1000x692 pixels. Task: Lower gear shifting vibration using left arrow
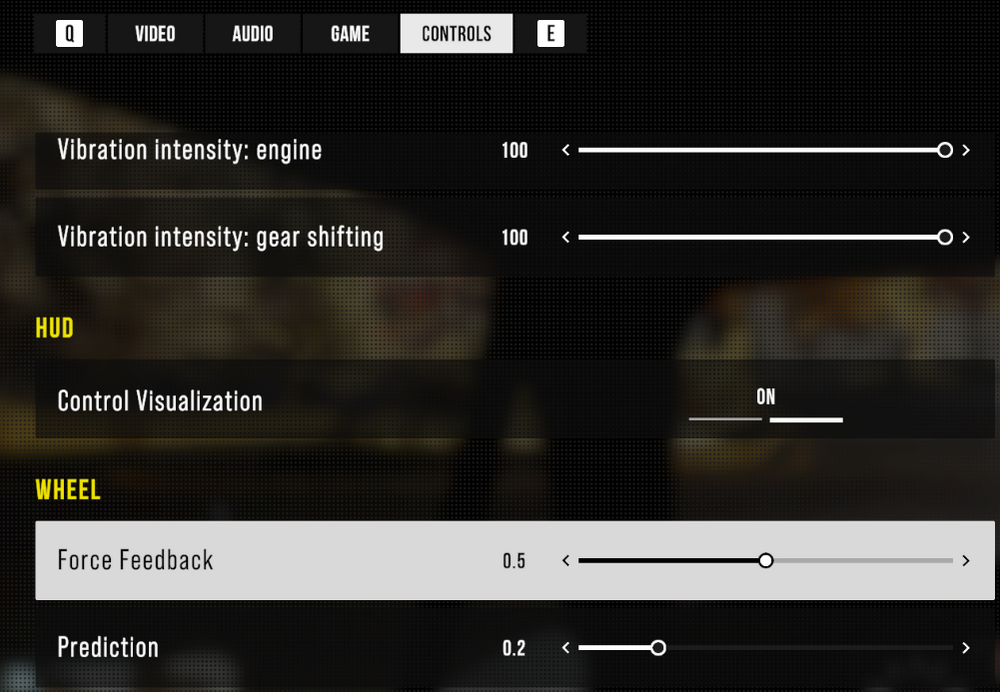(x=566, y=238)
